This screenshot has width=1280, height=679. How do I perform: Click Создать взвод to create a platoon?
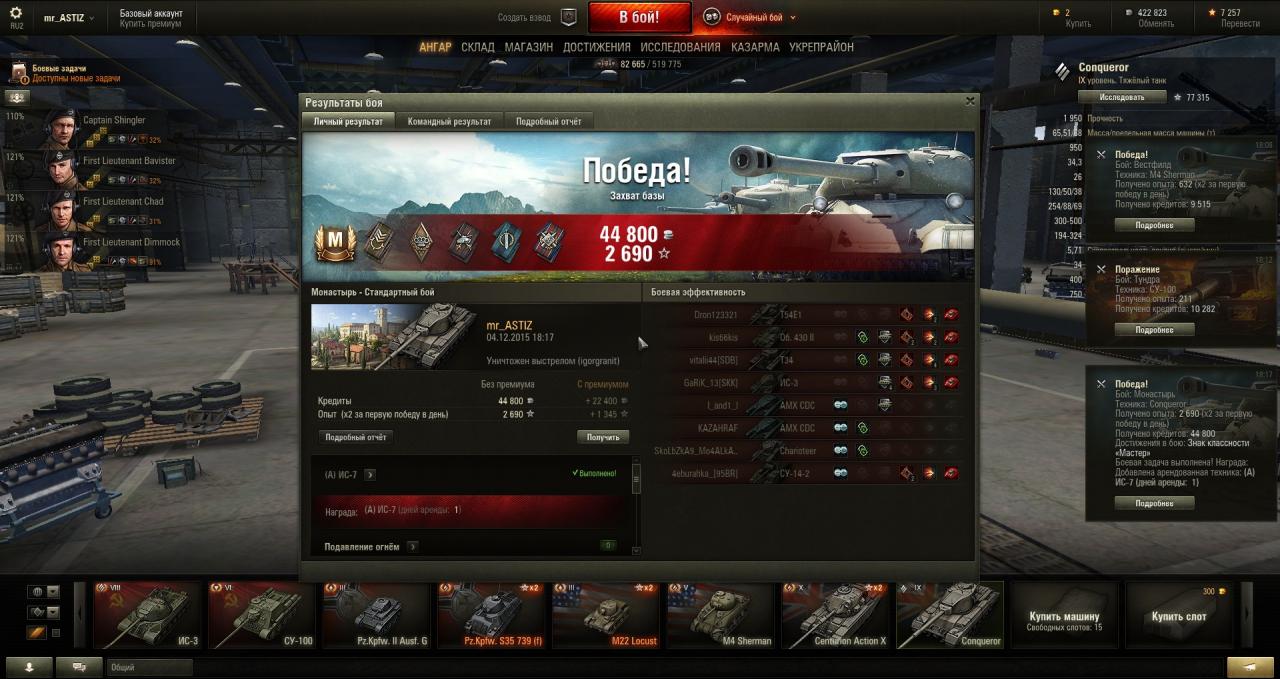(x=524, y=17)
